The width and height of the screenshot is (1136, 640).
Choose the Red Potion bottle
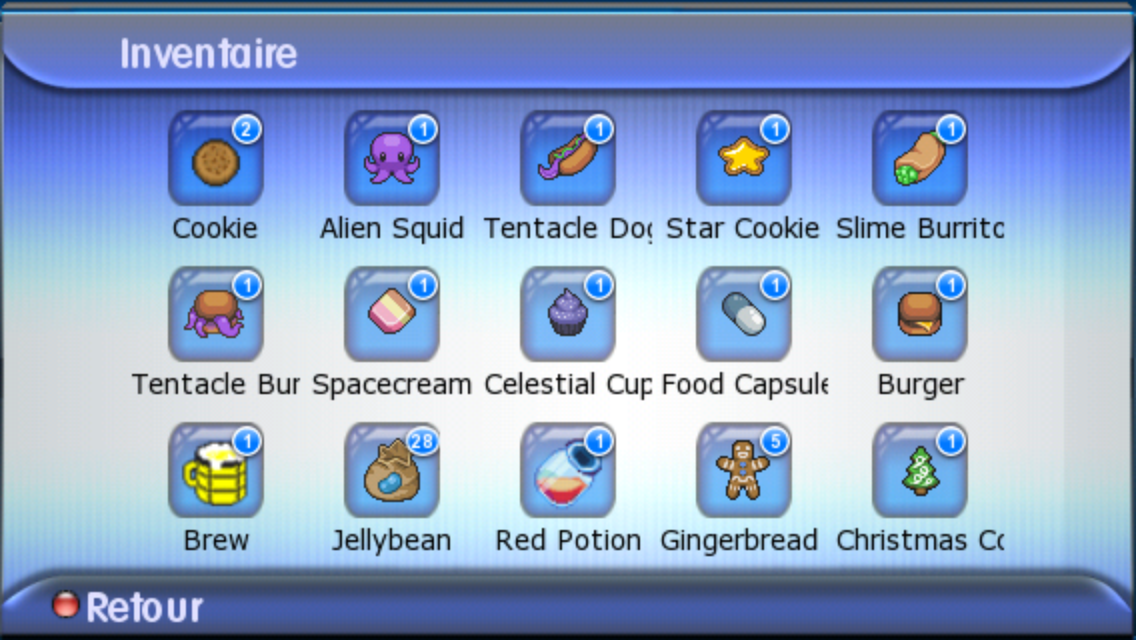click(567, 472)
